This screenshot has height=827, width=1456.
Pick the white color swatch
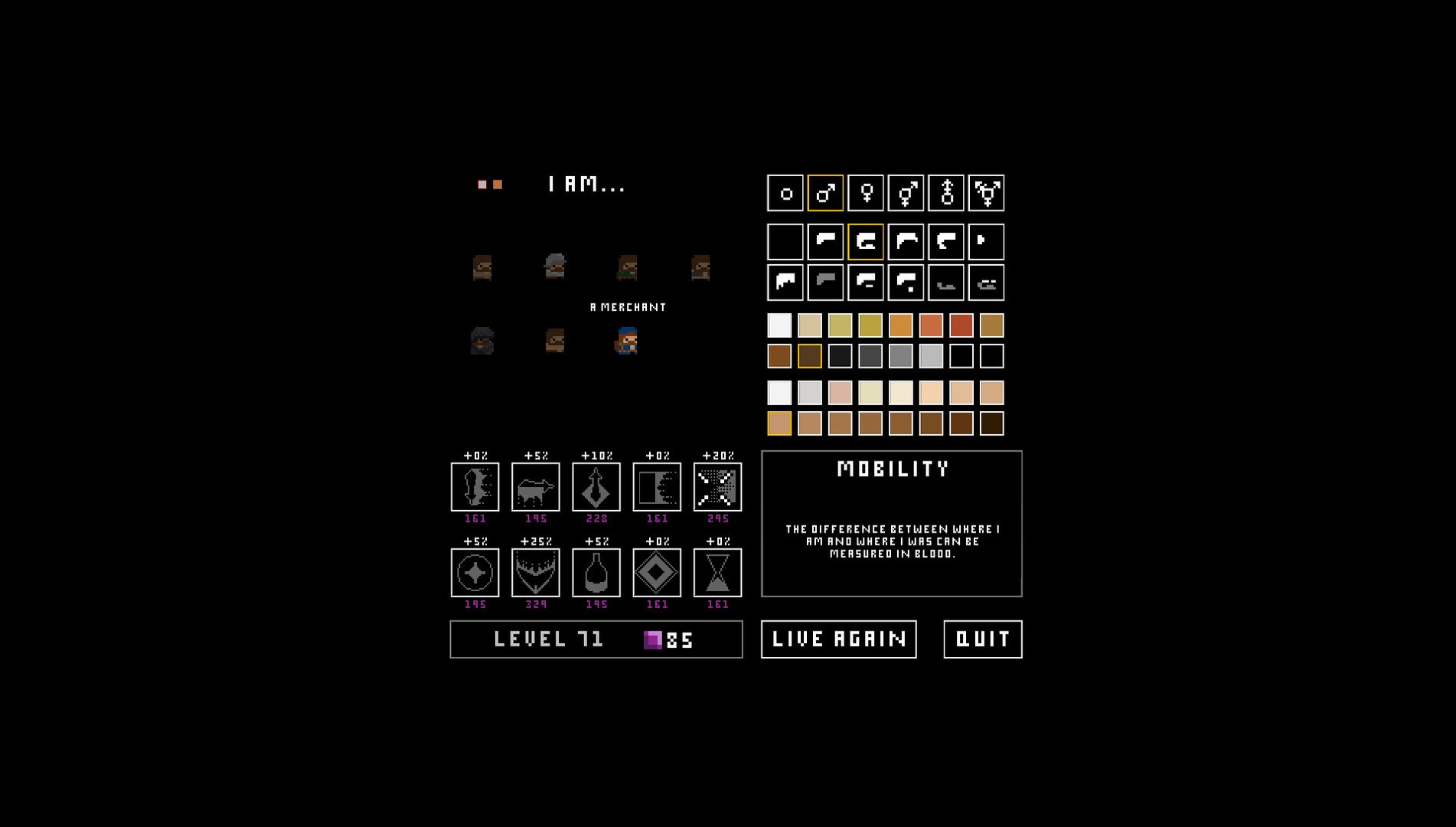pyautogui.click(x=780, y=325)
